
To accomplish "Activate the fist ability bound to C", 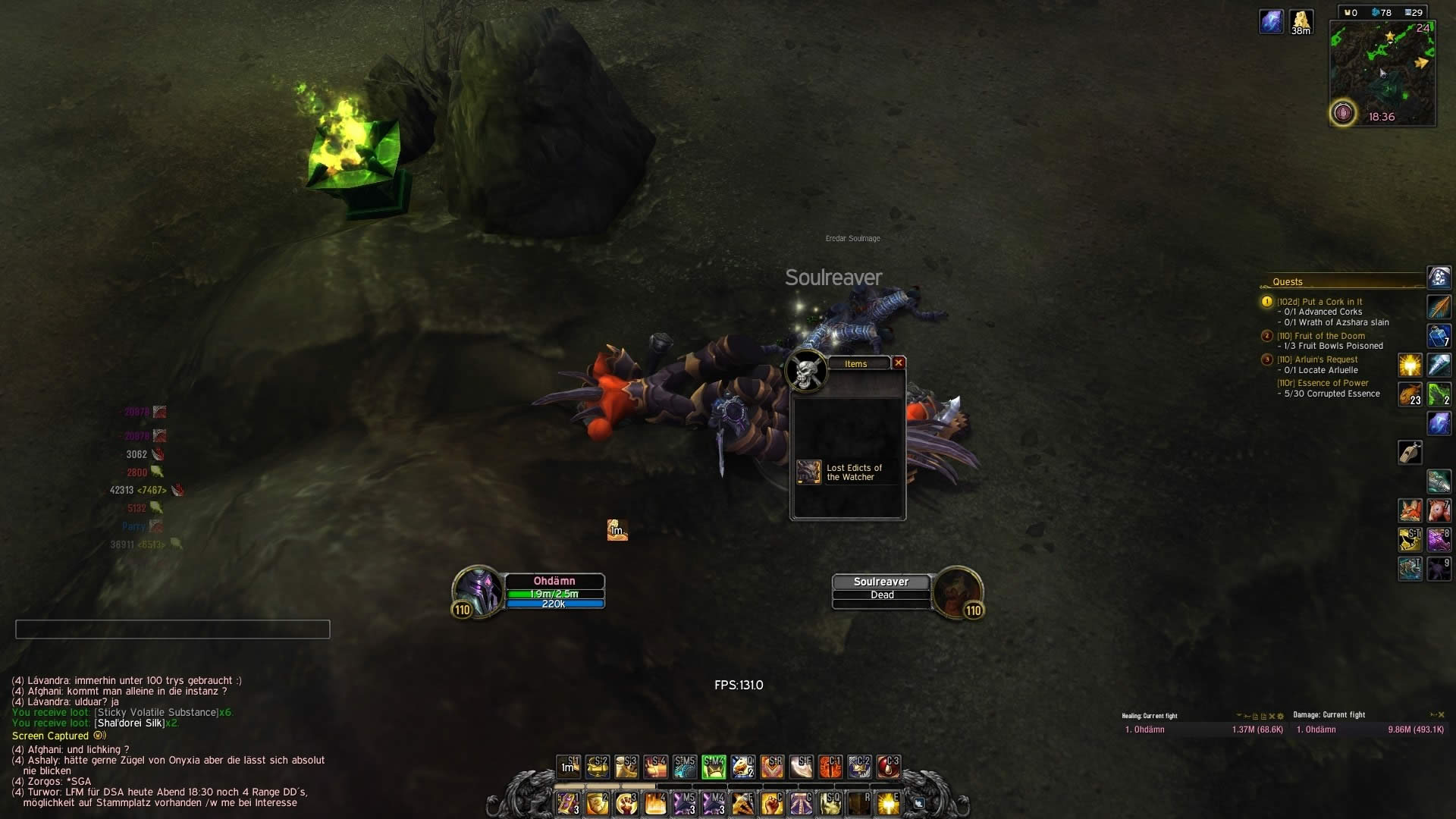I will (x=771, y=803).
